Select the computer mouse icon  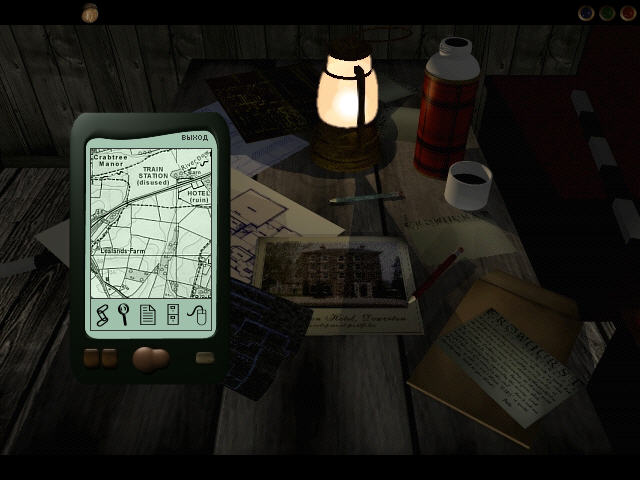pos(196,316)
